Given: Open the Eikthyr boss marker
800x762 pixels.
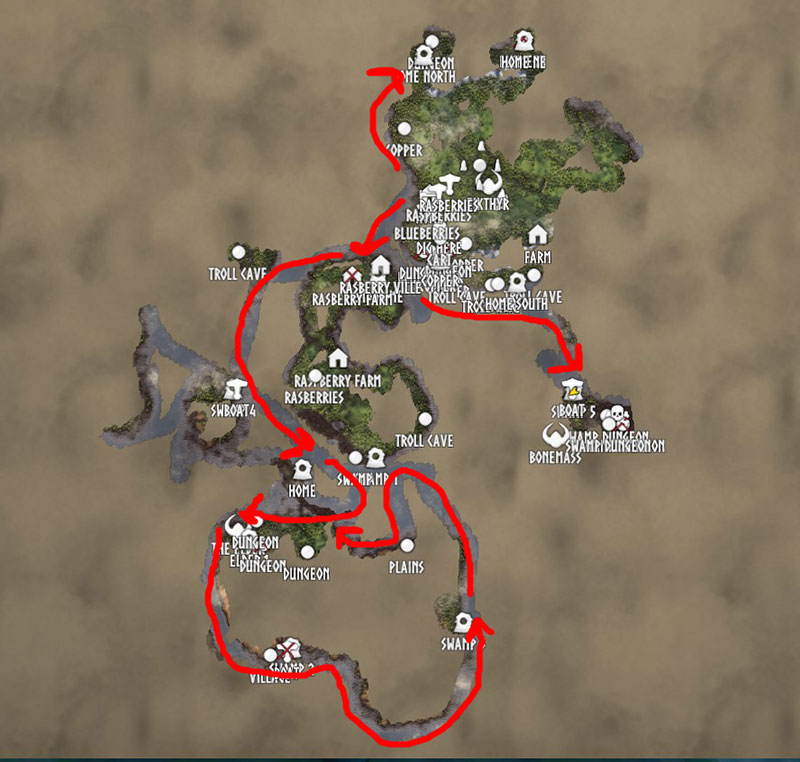Looking at the screenshot, I should tap(489, 181).
